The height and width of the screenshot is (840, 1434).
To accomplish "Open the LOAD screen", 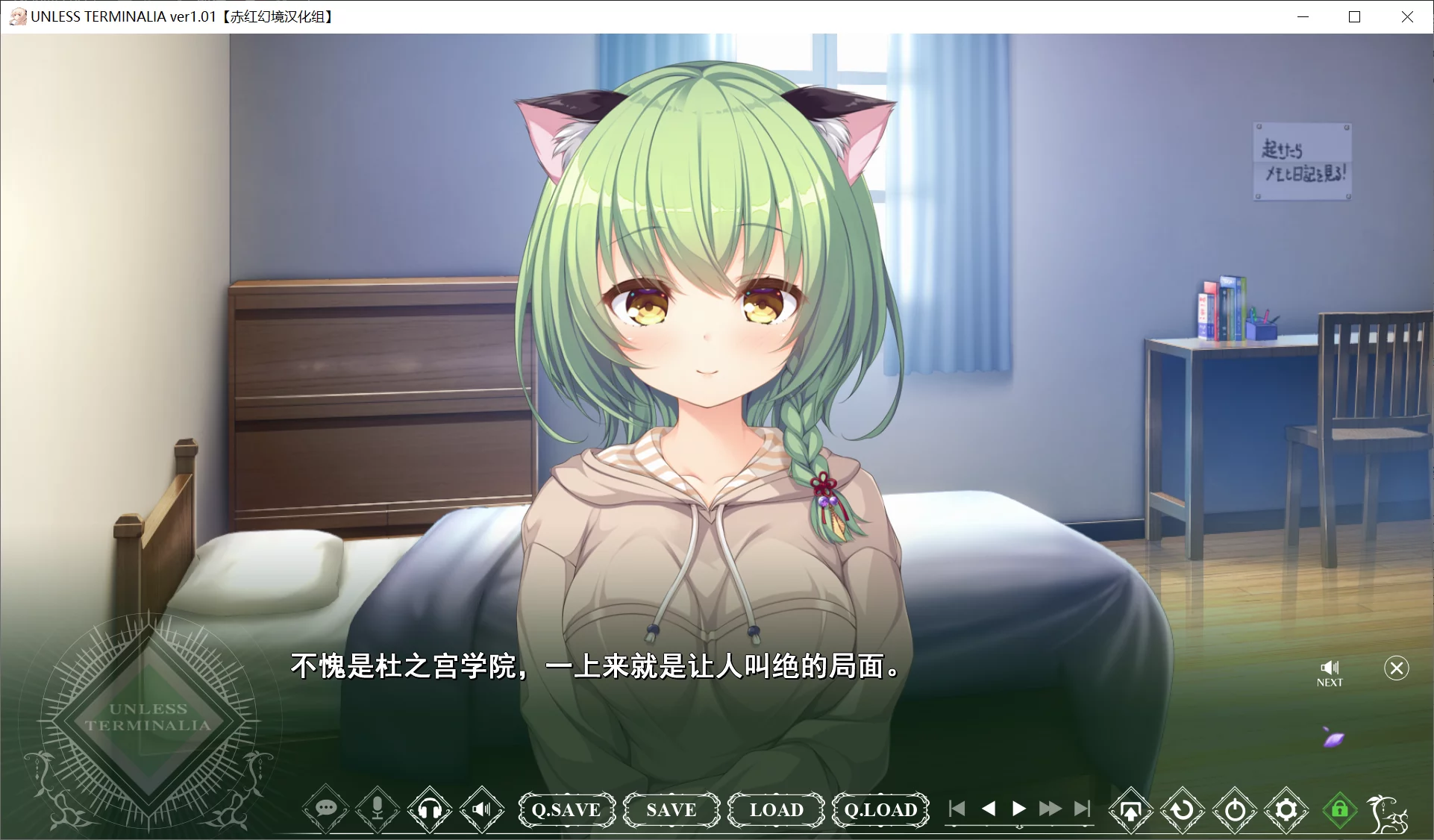I will click(775, 810).
